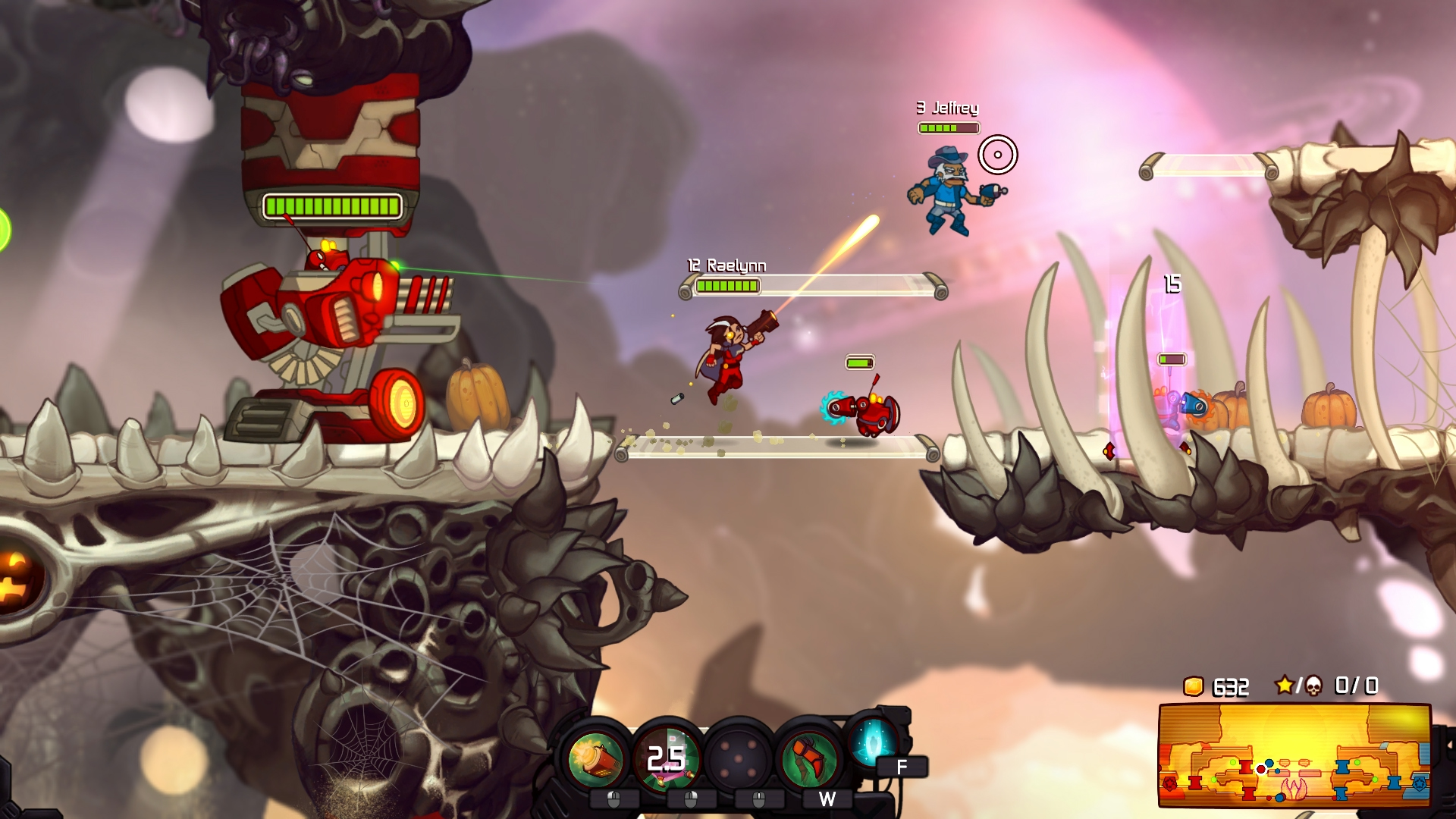Click the F keybind label
Screen dimensions: 1456x819
[x=902, y=765]
